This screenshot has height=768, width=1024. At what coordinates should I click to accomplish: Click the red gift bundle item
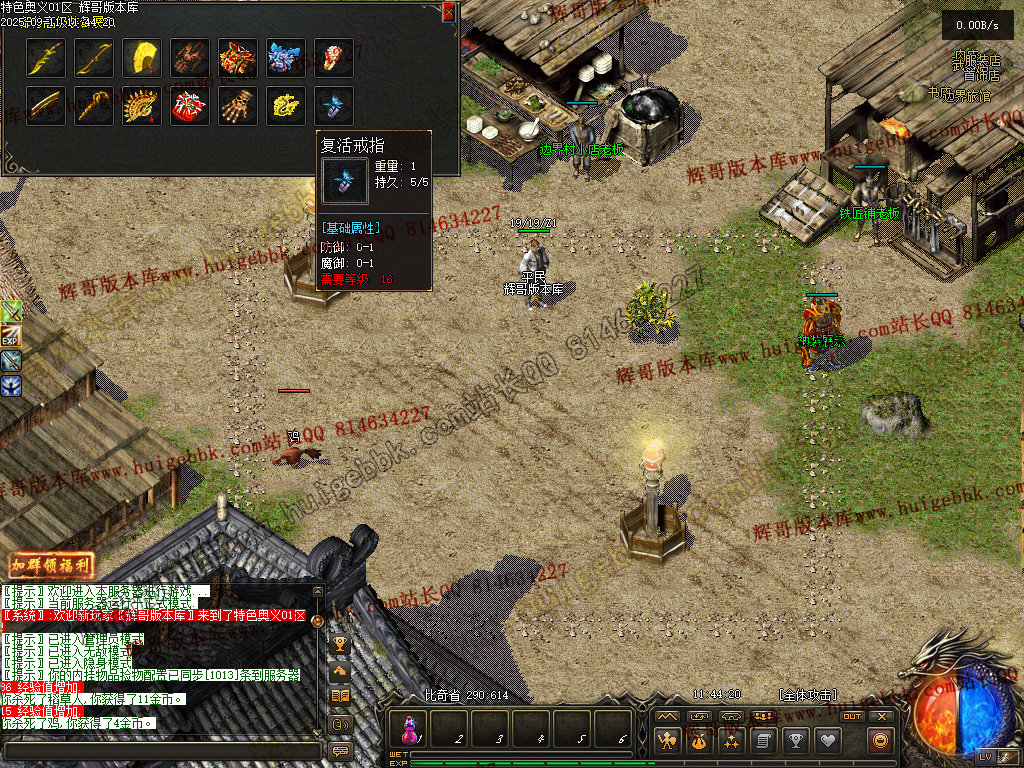[x=190, y=105]
